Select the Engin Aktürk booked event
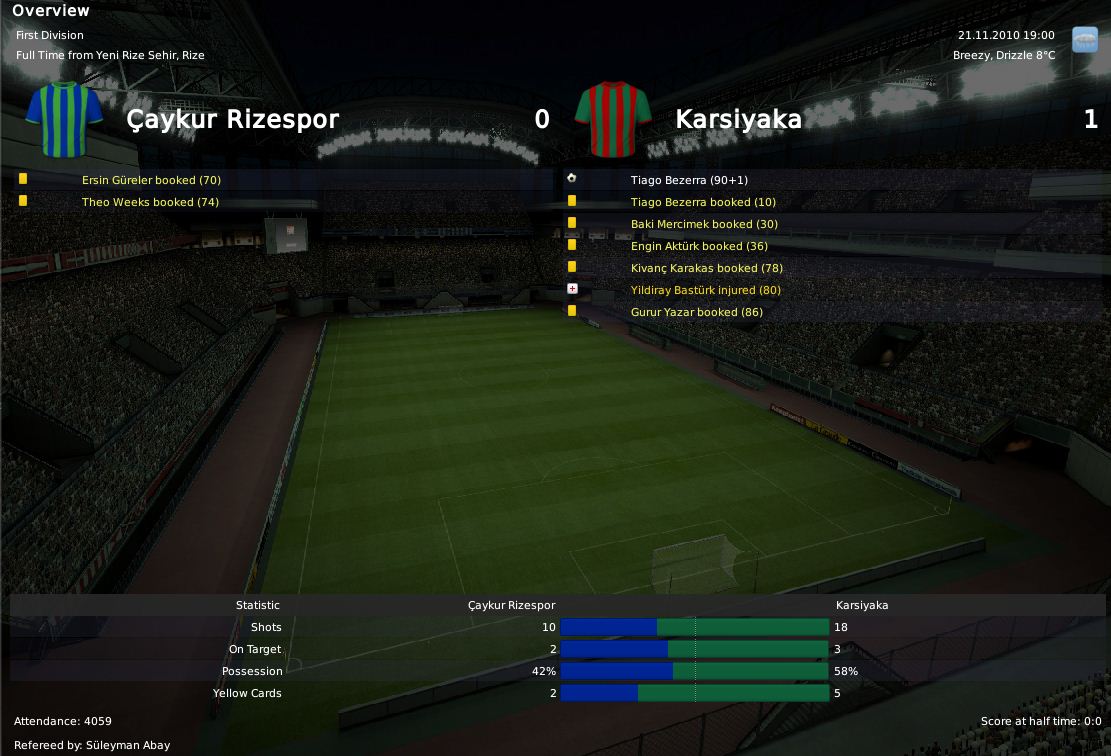The height and width of the screenshot is (756, 1111). (x=699, y=246)
